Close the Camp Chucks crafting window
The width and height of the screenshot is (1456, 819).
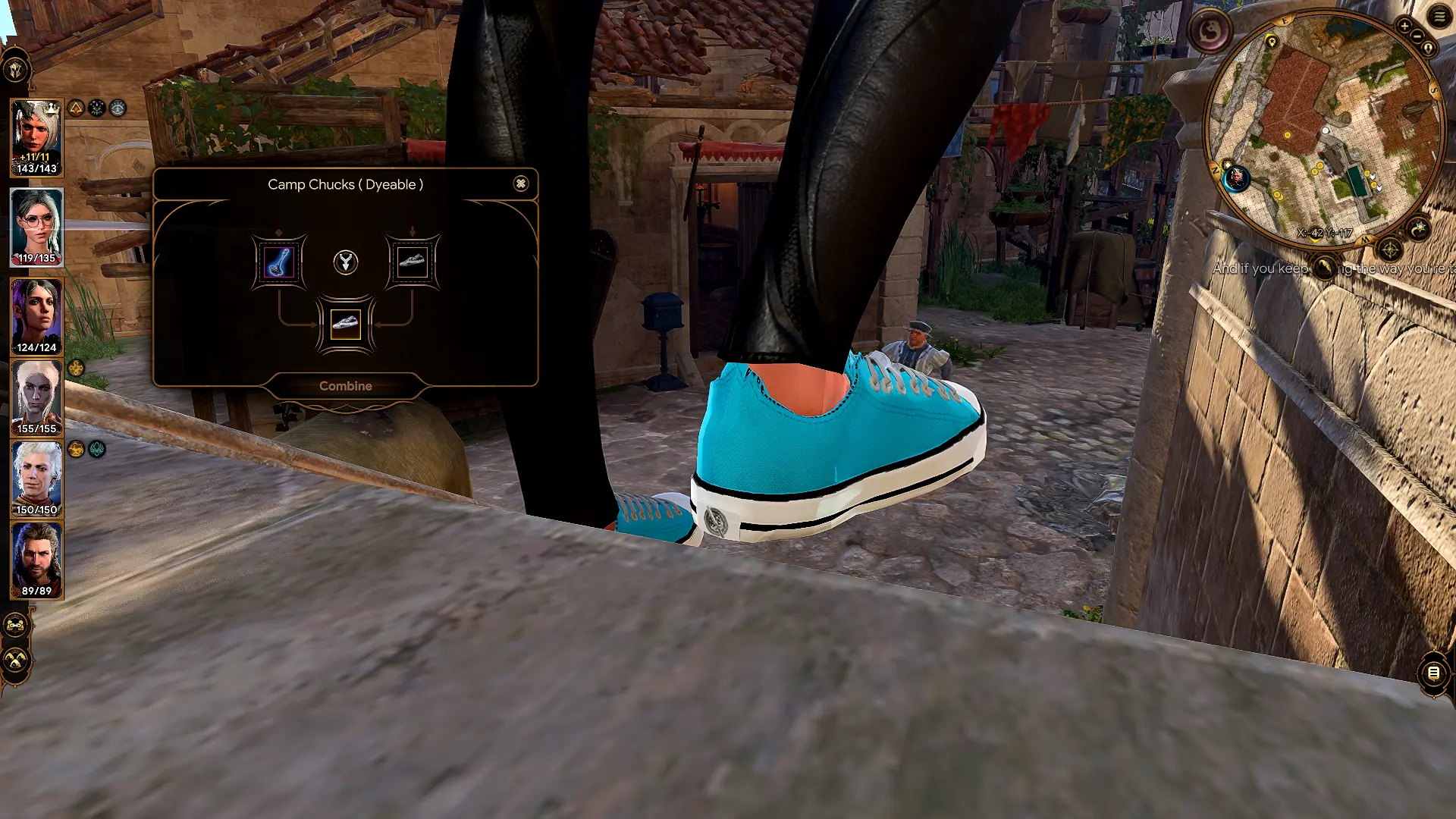pos(521,184)
